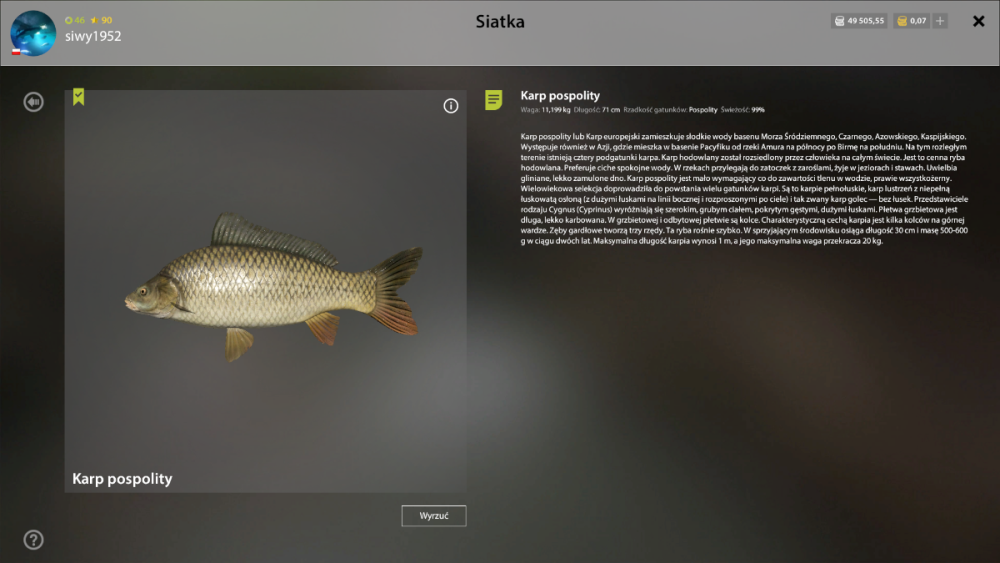Go back with the left arrow button
The height and width of the screenshot is (563, 1000).
(34, 101)
